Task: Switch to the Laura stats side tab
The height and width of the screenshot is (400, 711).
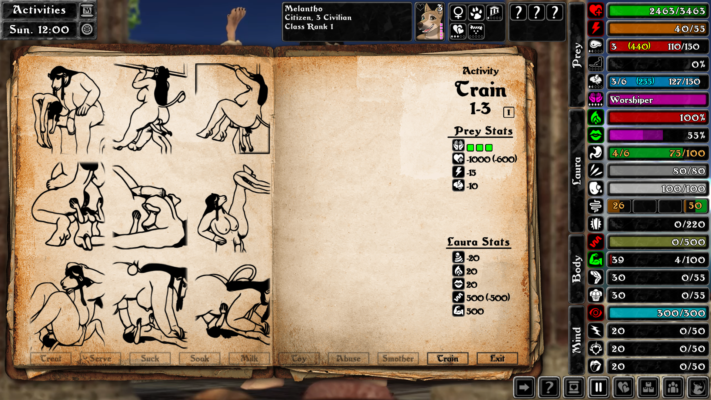Action: click(576, 165)
